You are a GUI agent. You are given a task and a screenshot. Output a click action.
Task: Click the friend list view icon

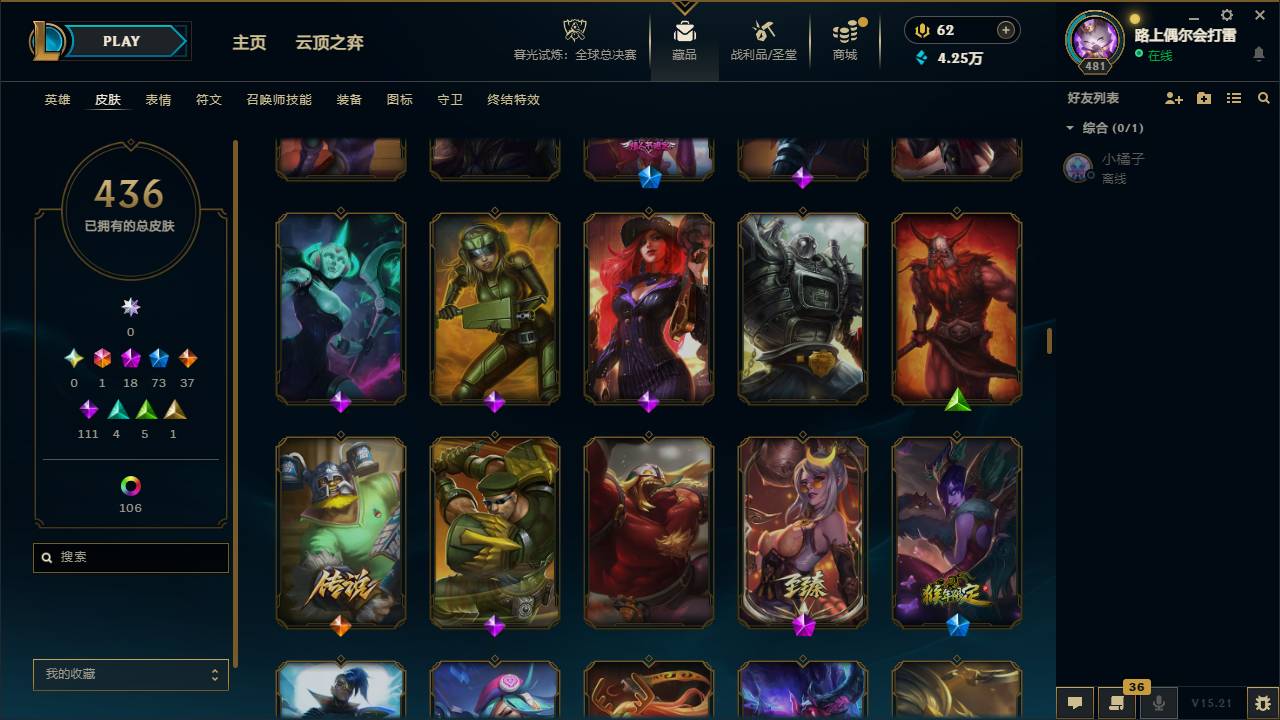coord(1234,97)
